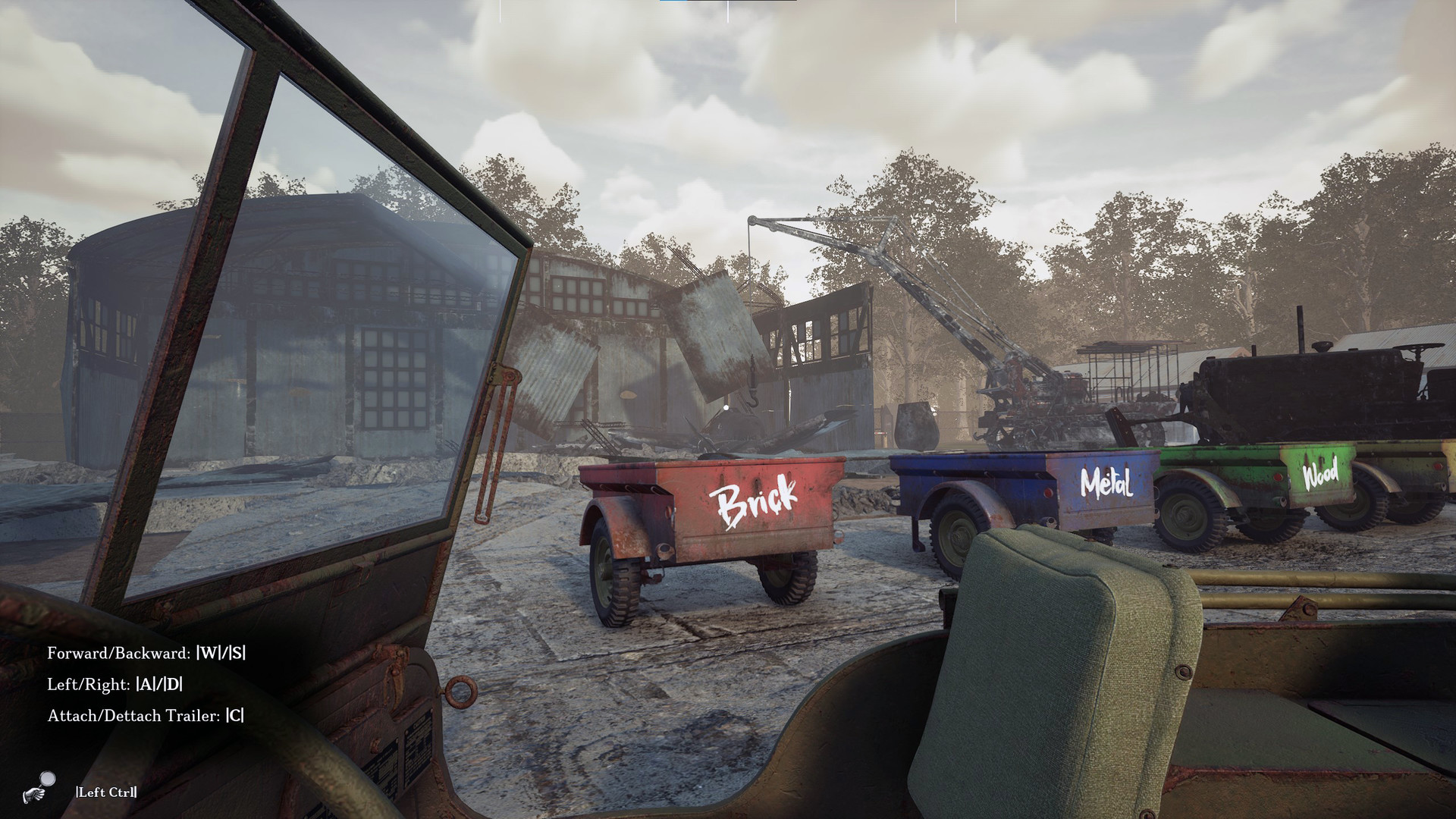Click the |Left Ctrl| key label
The image size is (1456, 819).
[106, 792]
